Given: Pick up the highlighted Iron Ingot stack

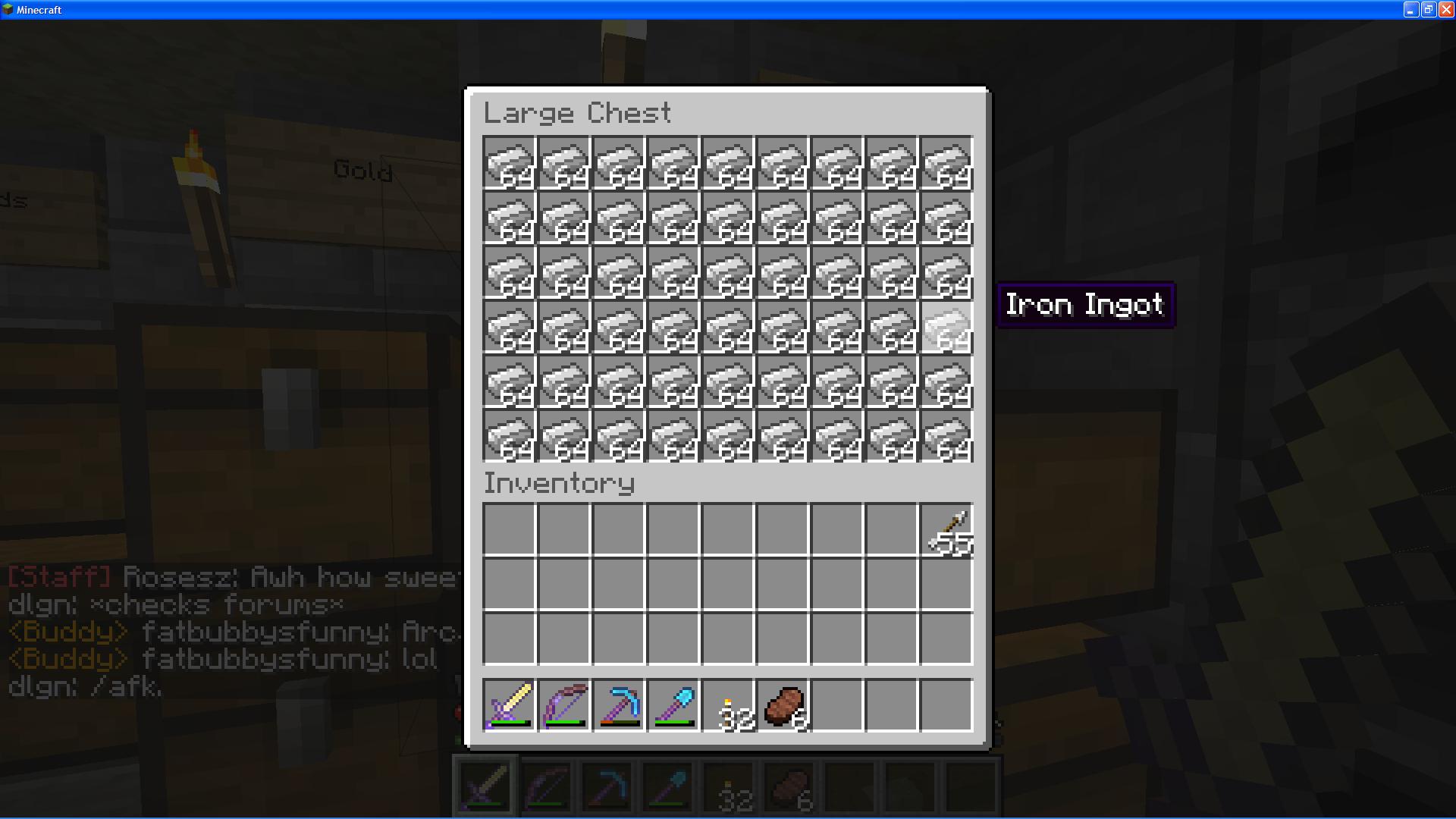Looking at the screenshot, I should [x=947, y=328].
